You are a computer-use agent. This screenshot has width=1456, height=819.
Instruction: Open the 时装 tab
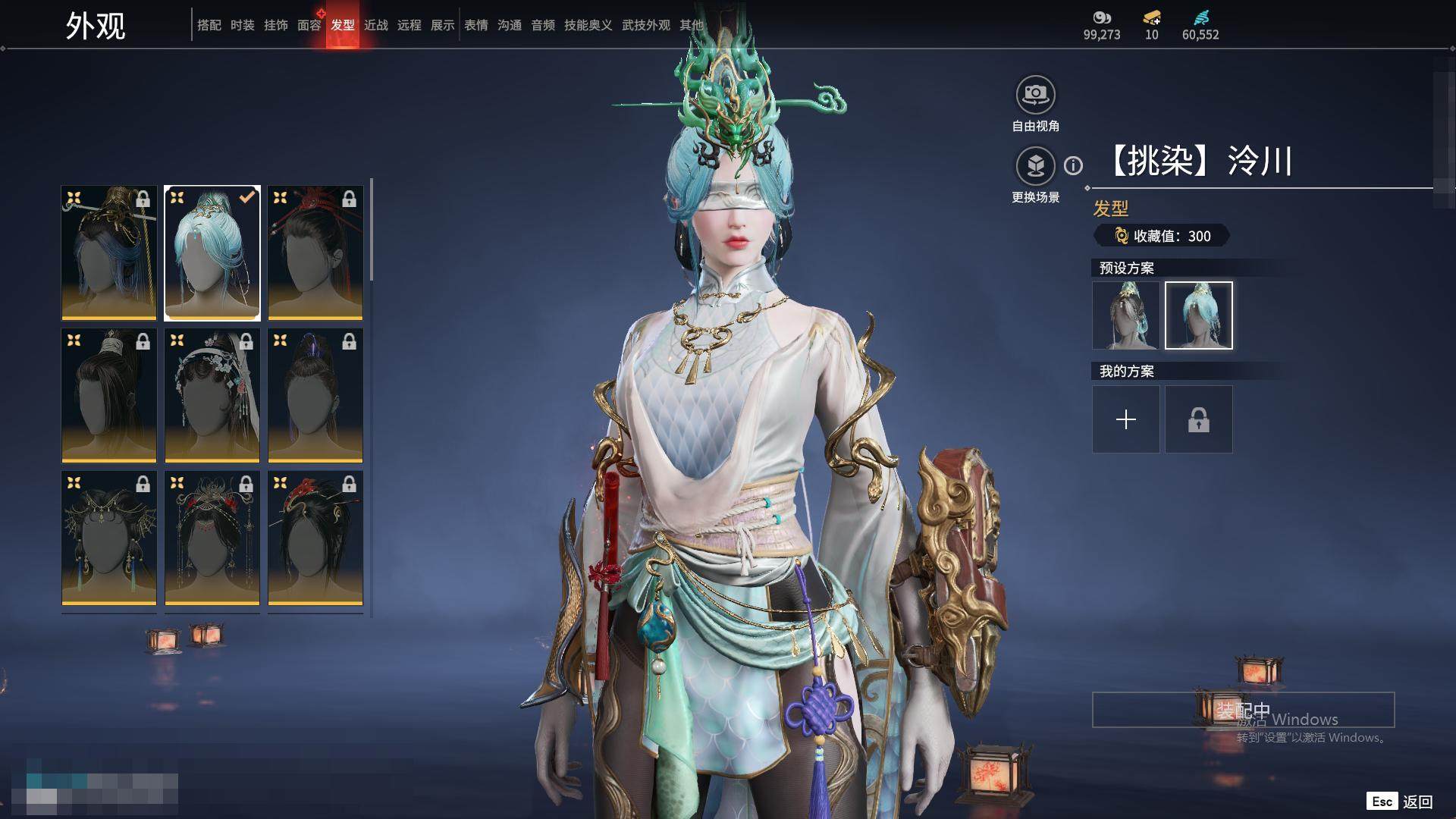click(x=242, y=25)
